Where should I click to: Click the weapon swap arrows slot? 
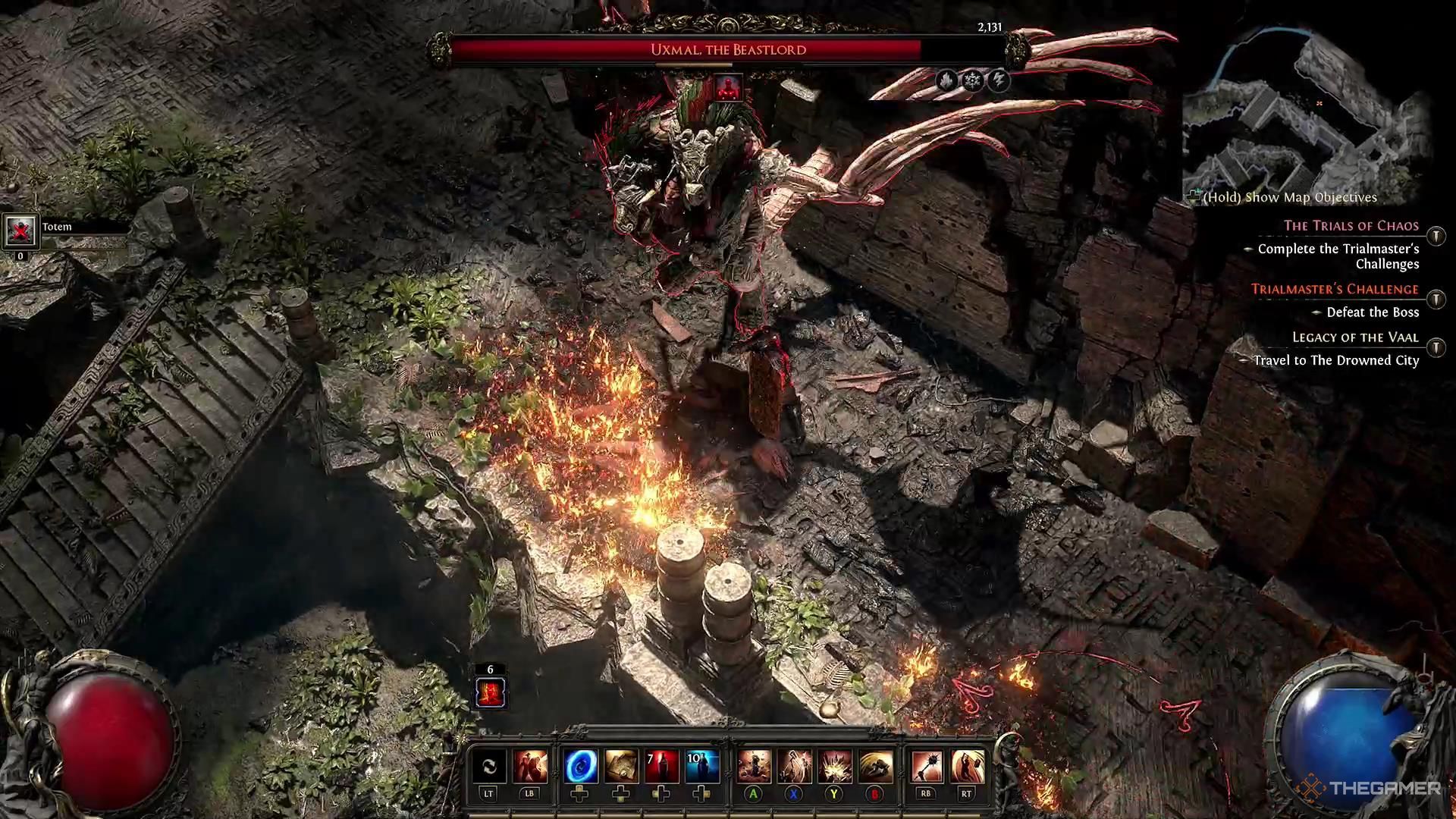click(x=489, y=767)
